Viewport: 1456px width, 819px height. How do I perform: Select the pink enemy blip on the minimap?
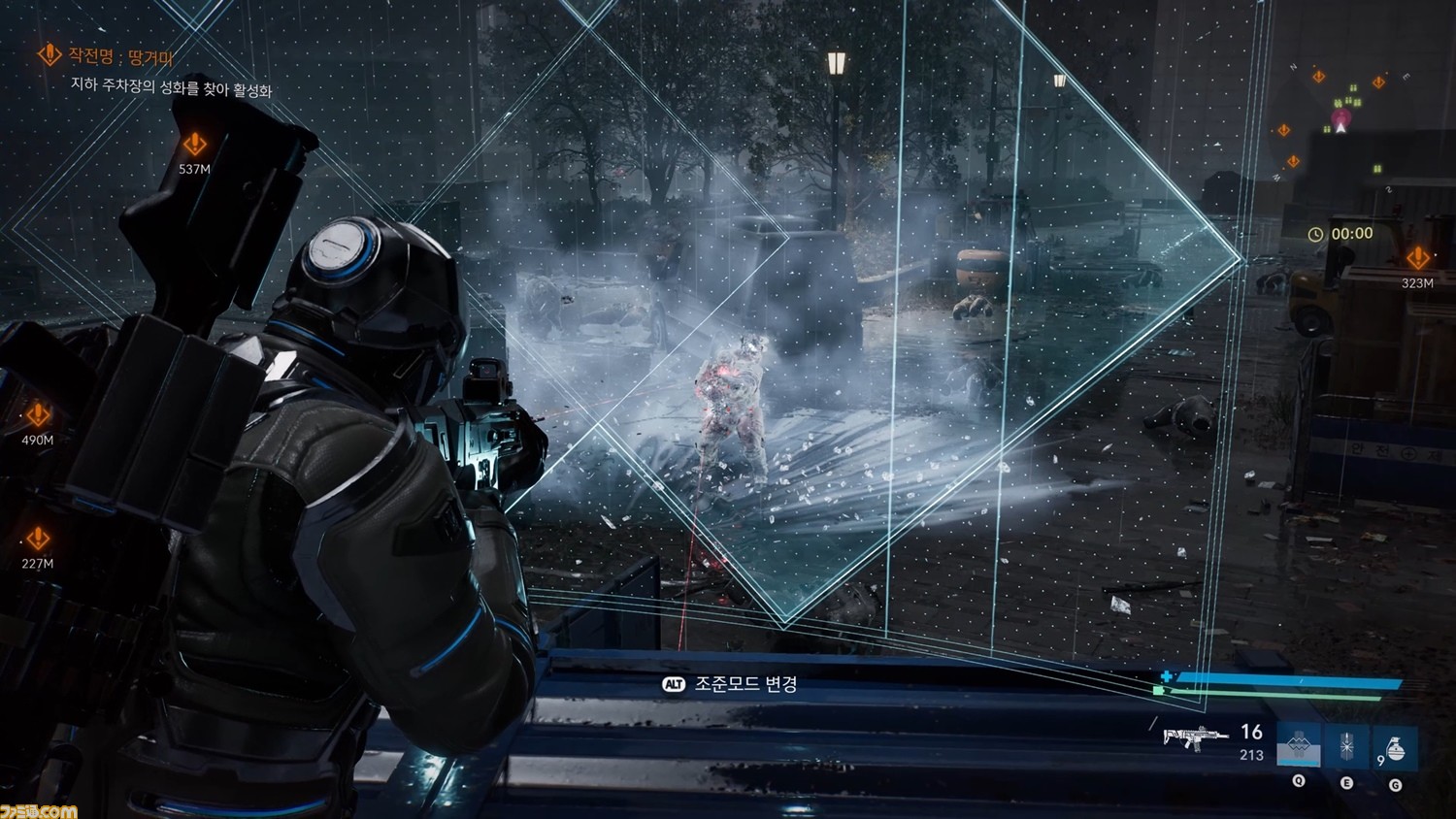pos(1341,117)
